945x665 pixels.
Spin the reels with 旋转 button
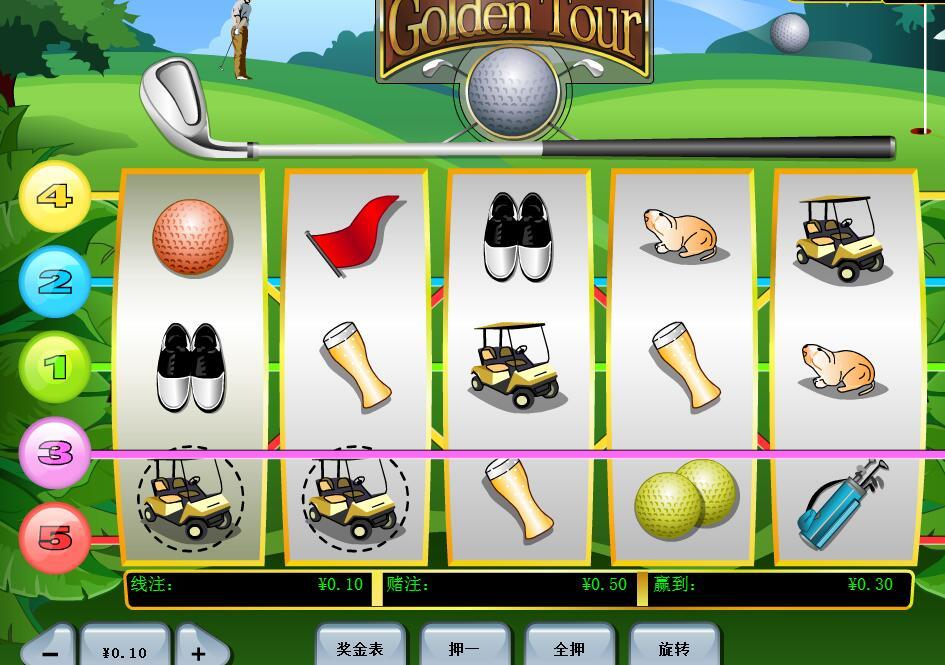674,648
